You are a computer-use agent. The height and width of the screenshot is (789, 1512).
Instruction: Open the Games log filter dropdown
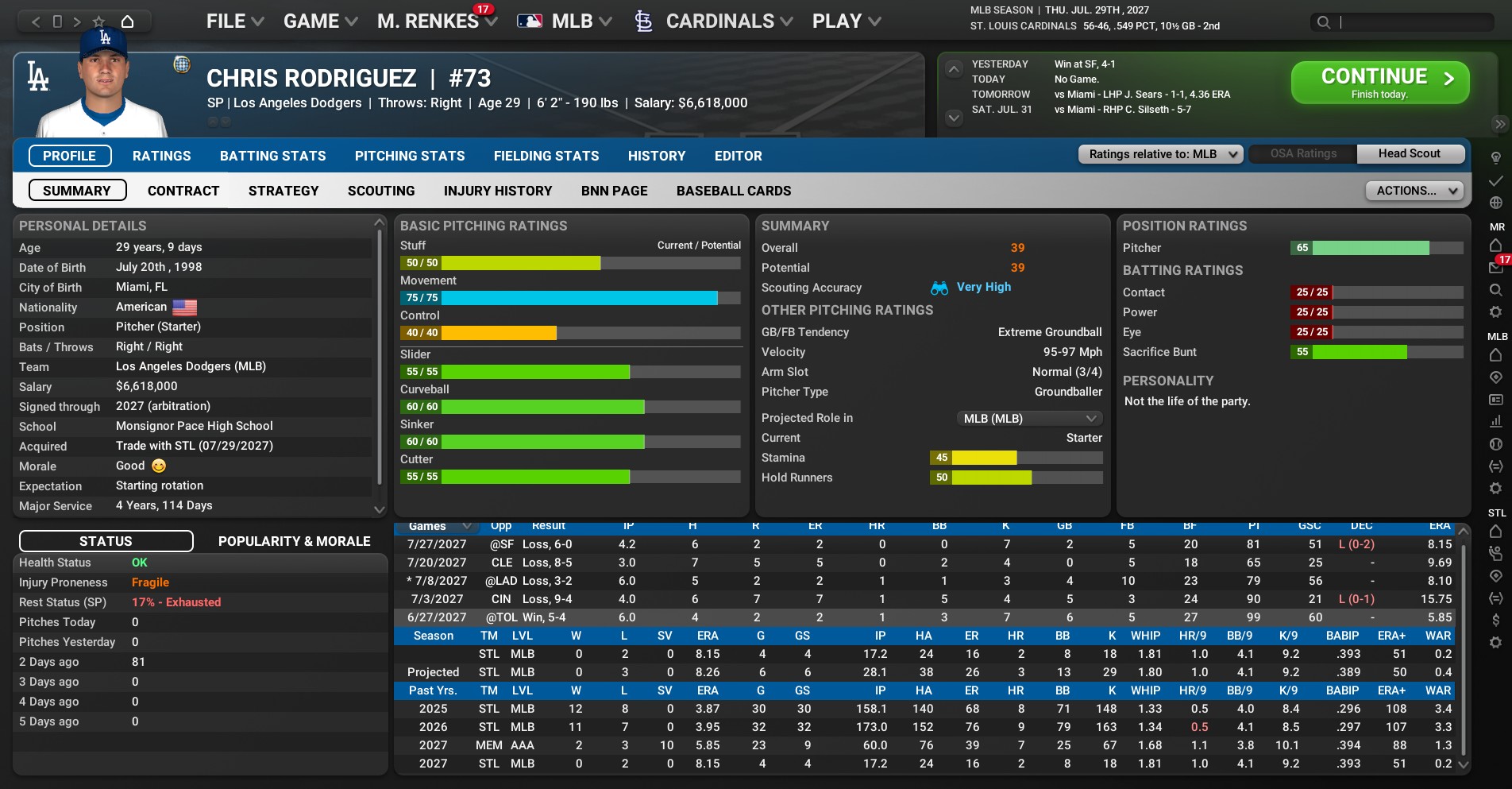[x=440, y=526]
